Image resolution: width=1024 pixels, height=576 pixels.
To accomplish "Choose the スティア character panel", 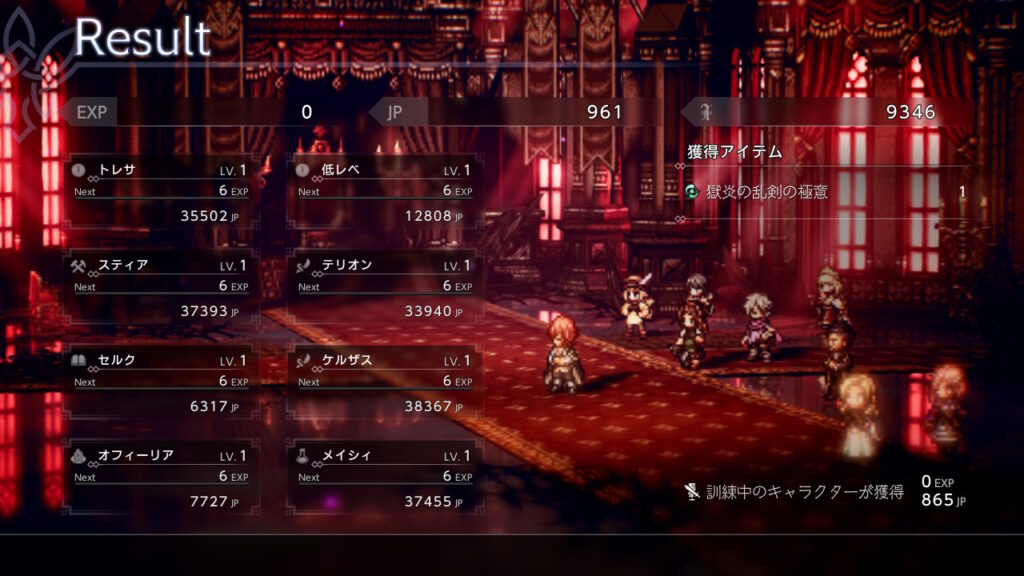I will coord(160,287).
